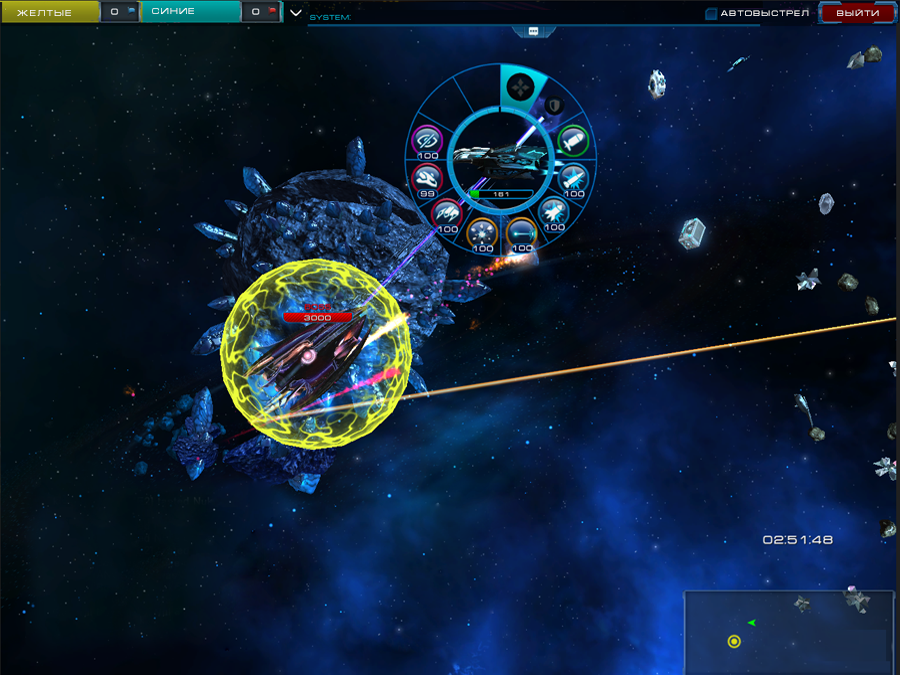The height and width of the screenshot is (675, 900).
Task: Expand the chat dropdown arrow
Action: 296,13
